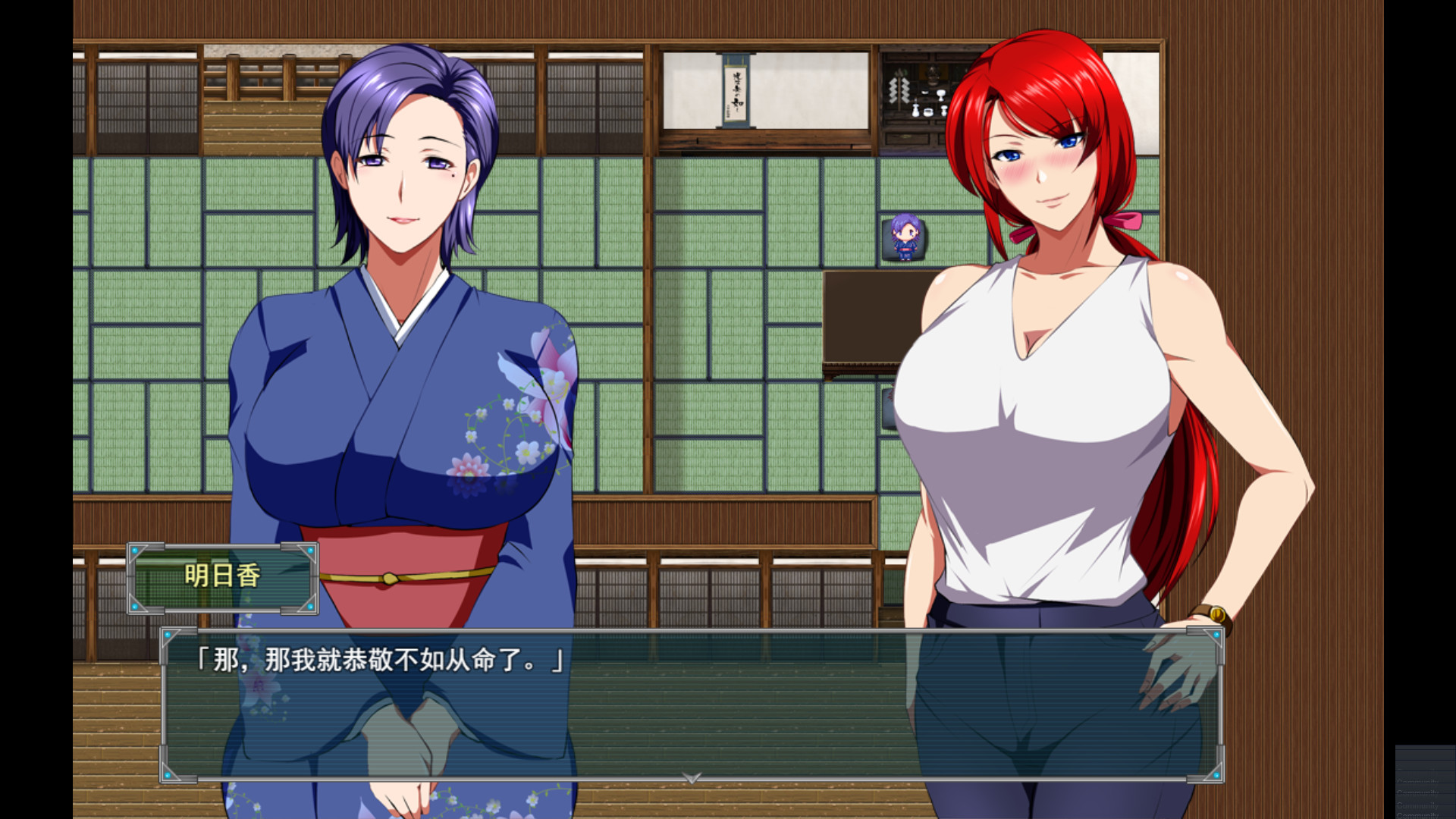This screenshot has height=819, width=1456.
Task: Click the hanging scroll on the back wall
Action: 737,91
